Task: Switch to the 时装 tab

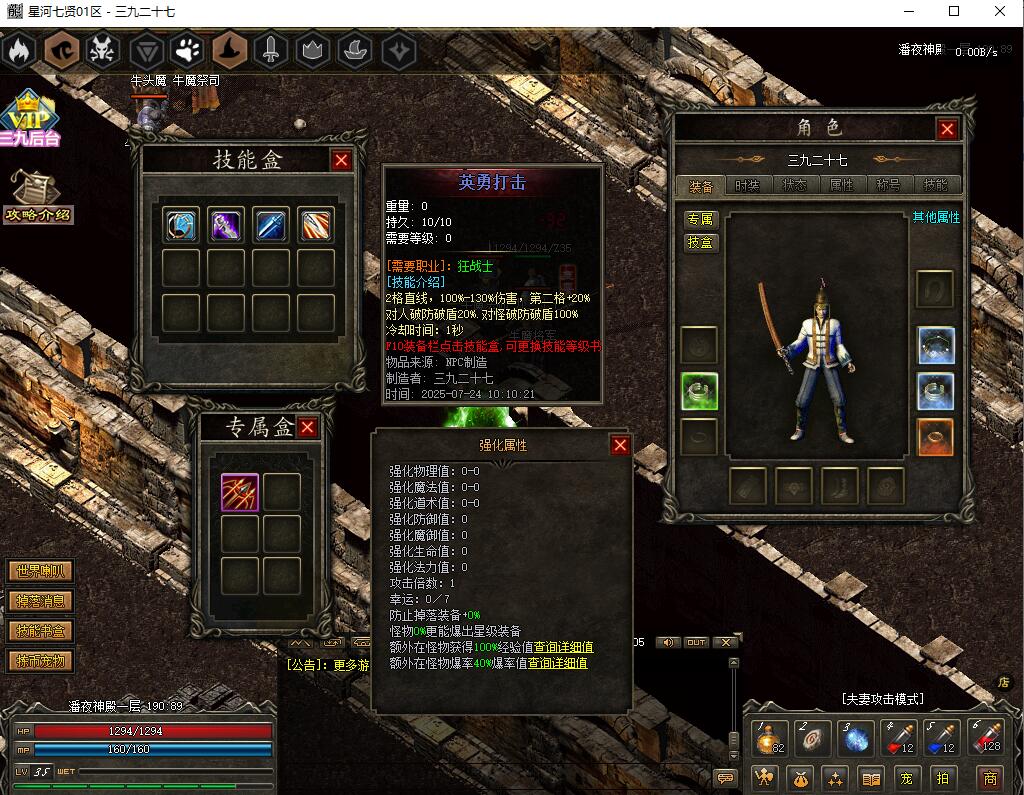Action: (x=747, y=185)
